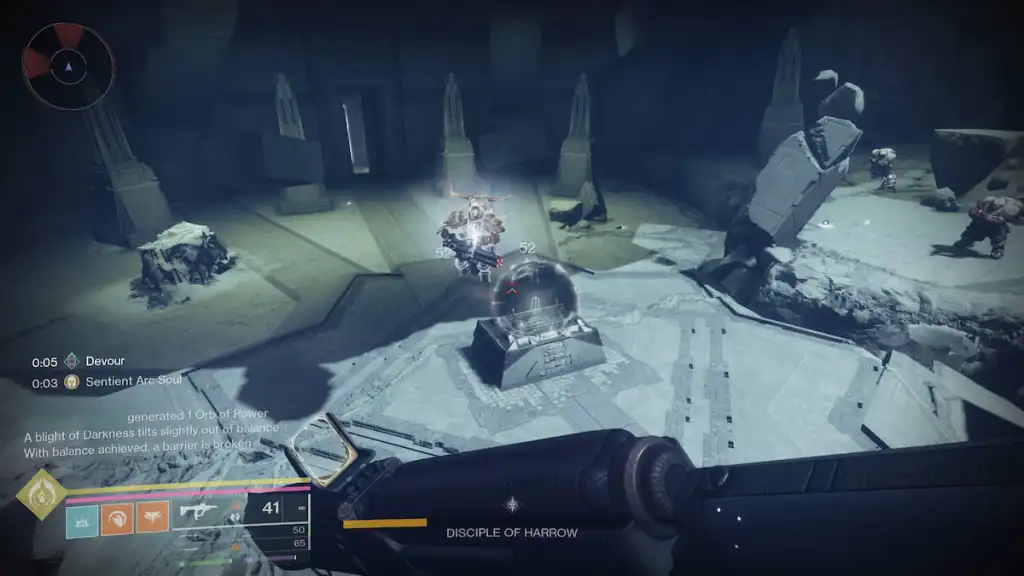Click the circular radar in the corner
The width and height of the screenshot is (1024, 576).
68,66
